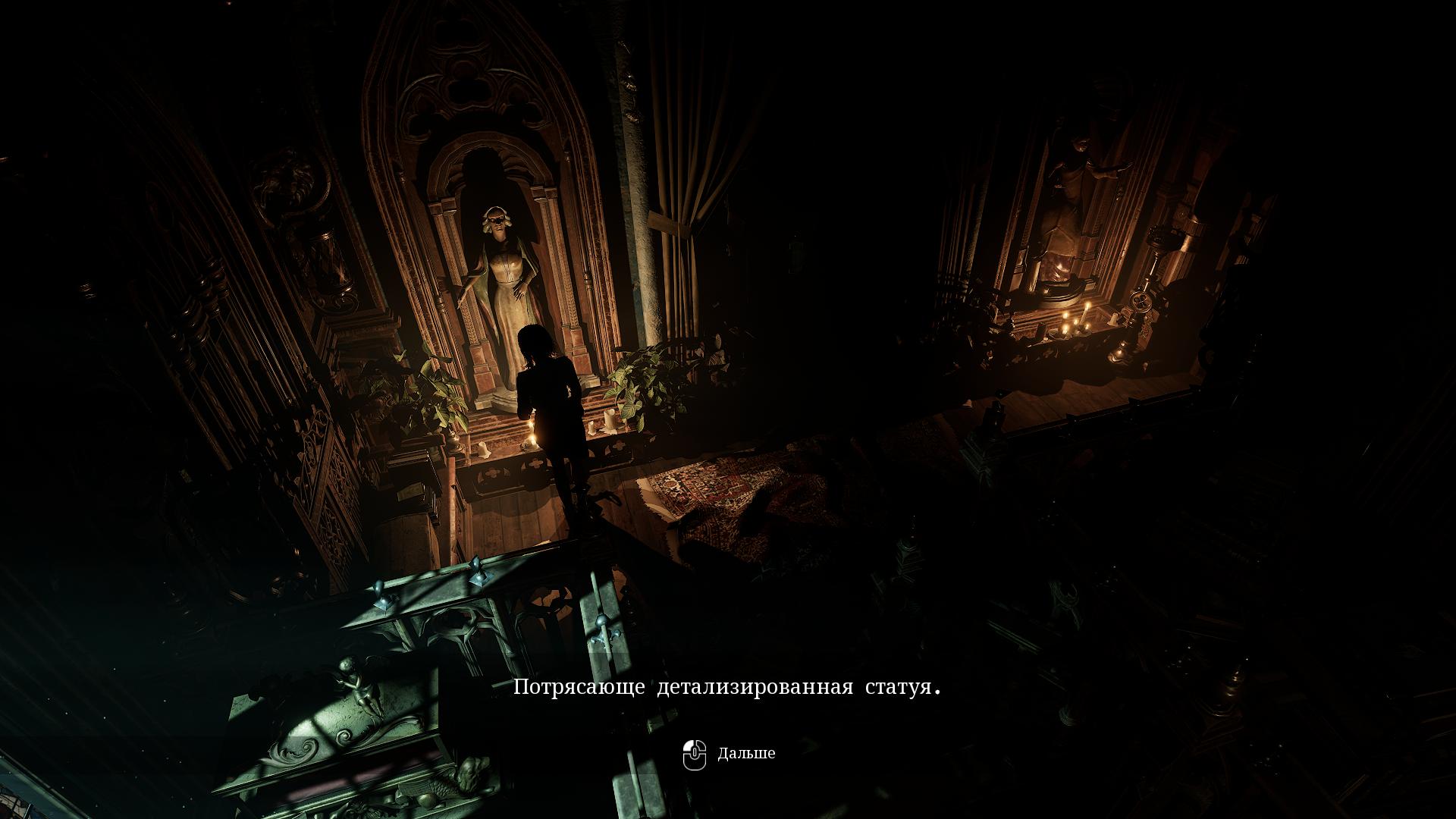
Task: Continue the dialogue with Дальше
Action: (x=730, y=754)
